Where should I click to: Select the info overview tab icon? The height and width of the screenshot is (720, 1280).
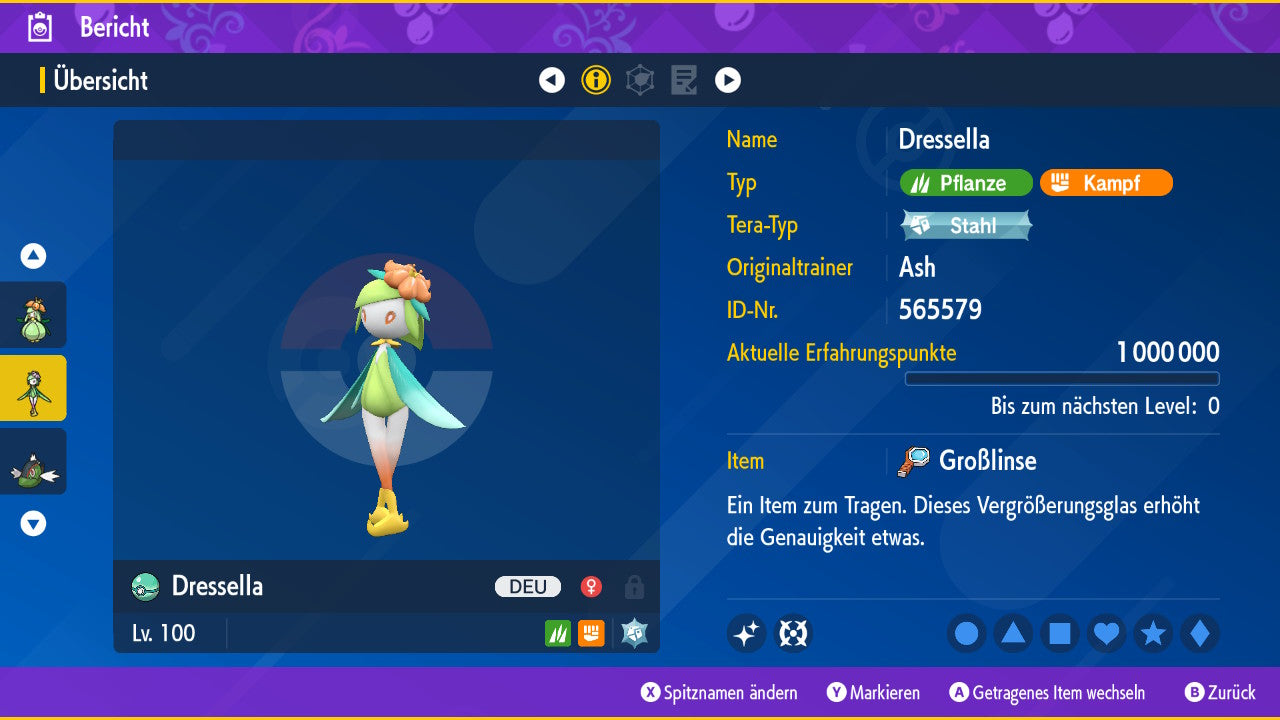[x=596, y=80]
